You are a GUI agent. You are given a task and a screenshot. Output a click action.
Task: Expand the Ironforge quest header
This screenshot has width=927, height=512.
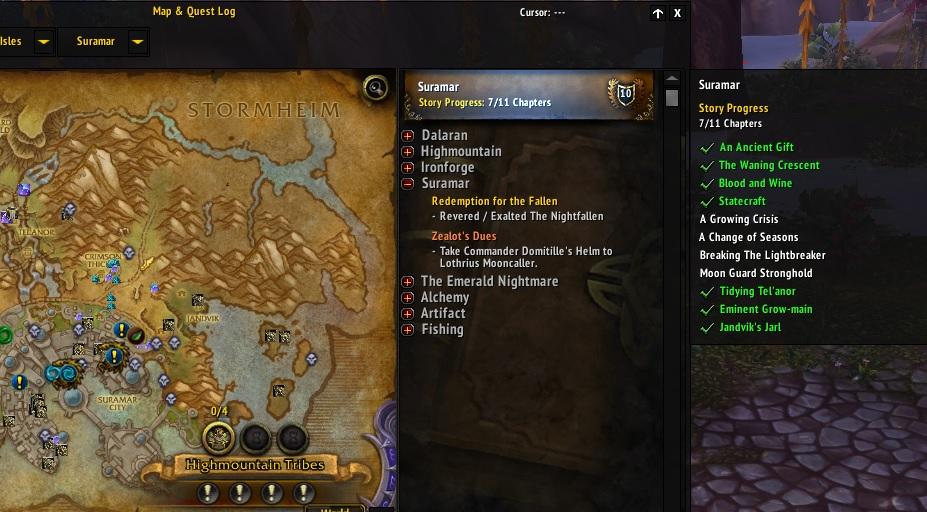pyautogui.click(x=408, y=168)
